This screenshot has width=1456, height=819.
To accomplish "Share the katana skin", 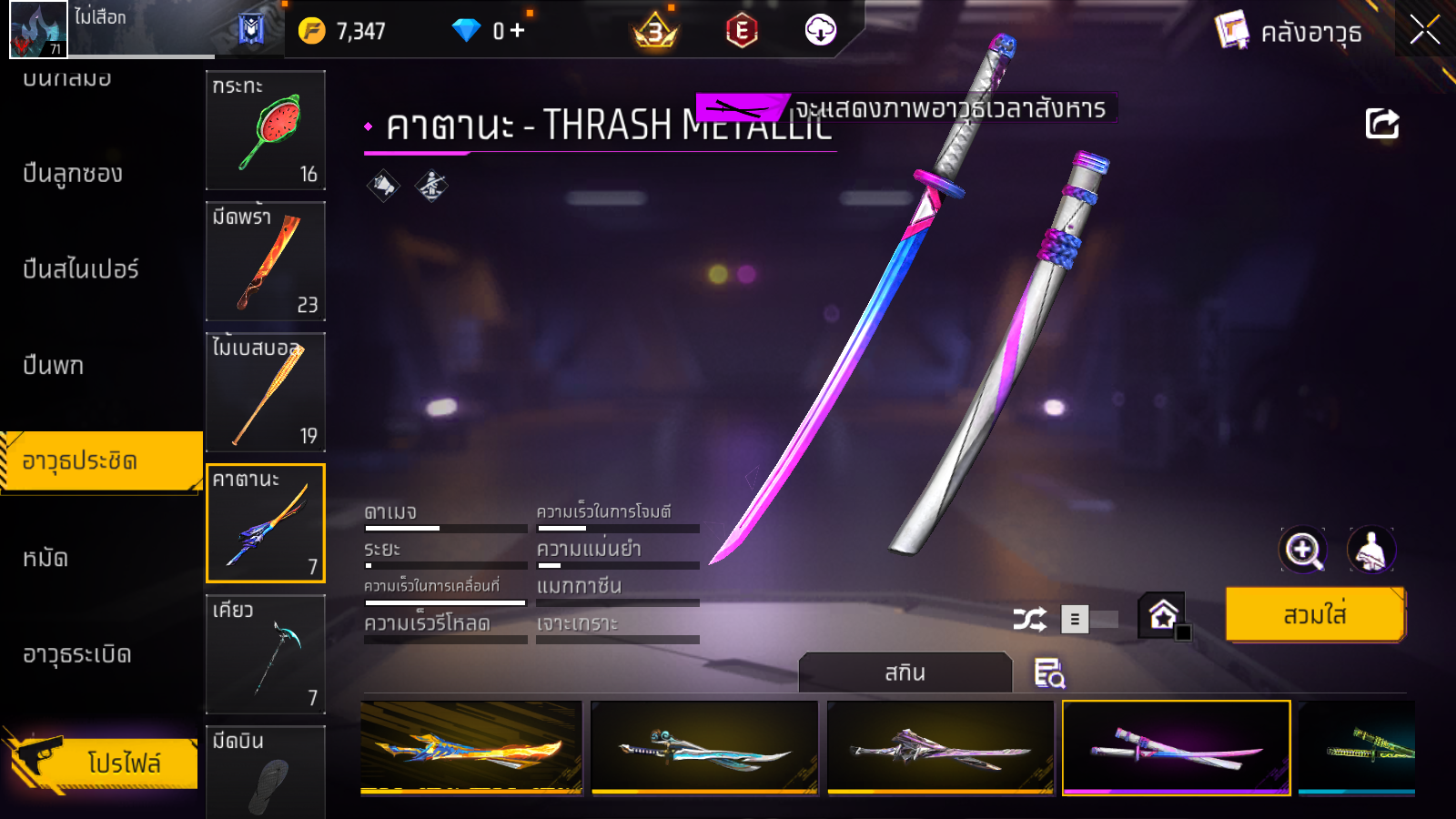I will click(1381, 124).
